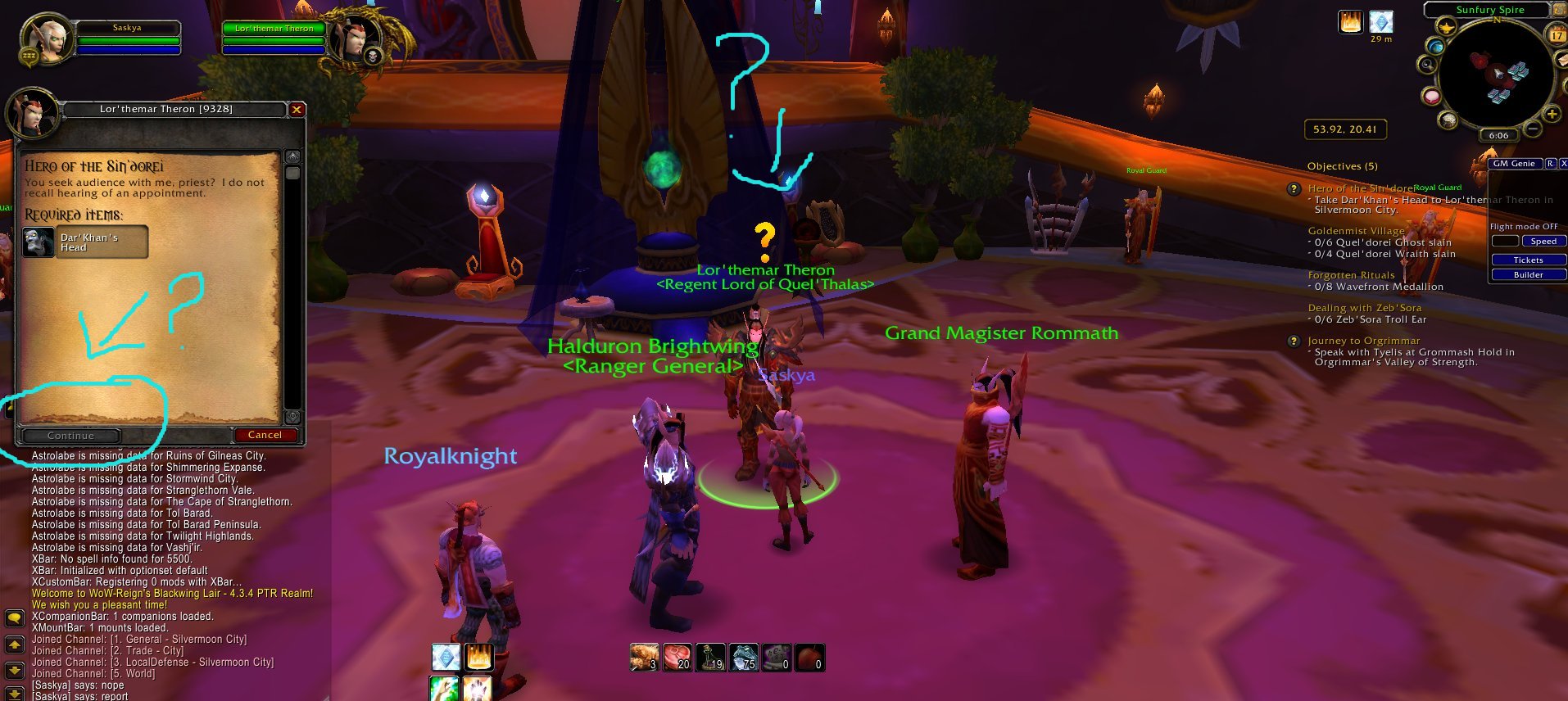Select the tracking magnifying glass on the minimap
This screenshot has height=701, width=1568.
click(x=1429, y=66)
